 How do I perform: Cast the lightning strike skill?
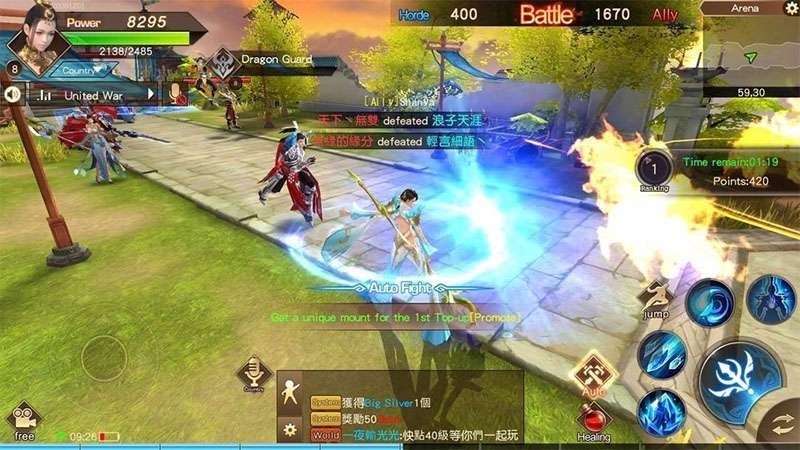coord(769,299)
